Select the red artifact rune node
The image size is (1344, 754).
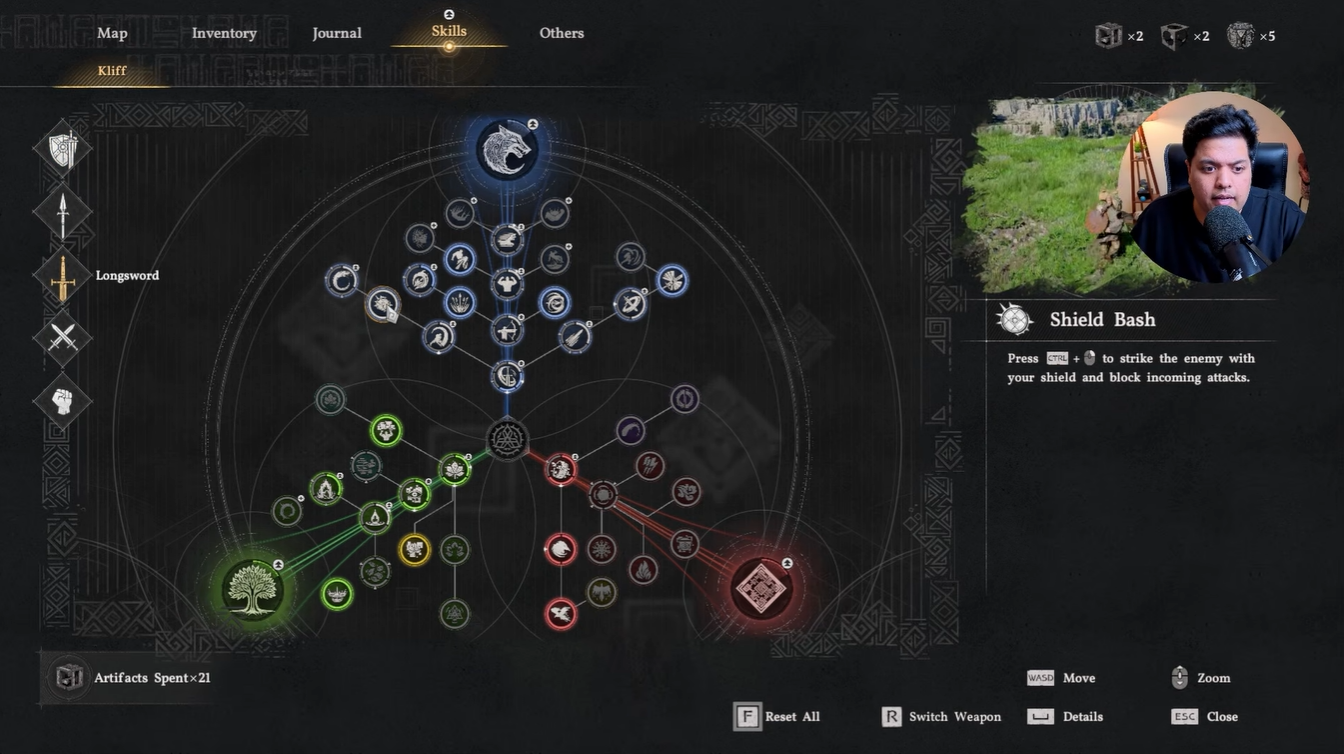click(x=762, y=587)
